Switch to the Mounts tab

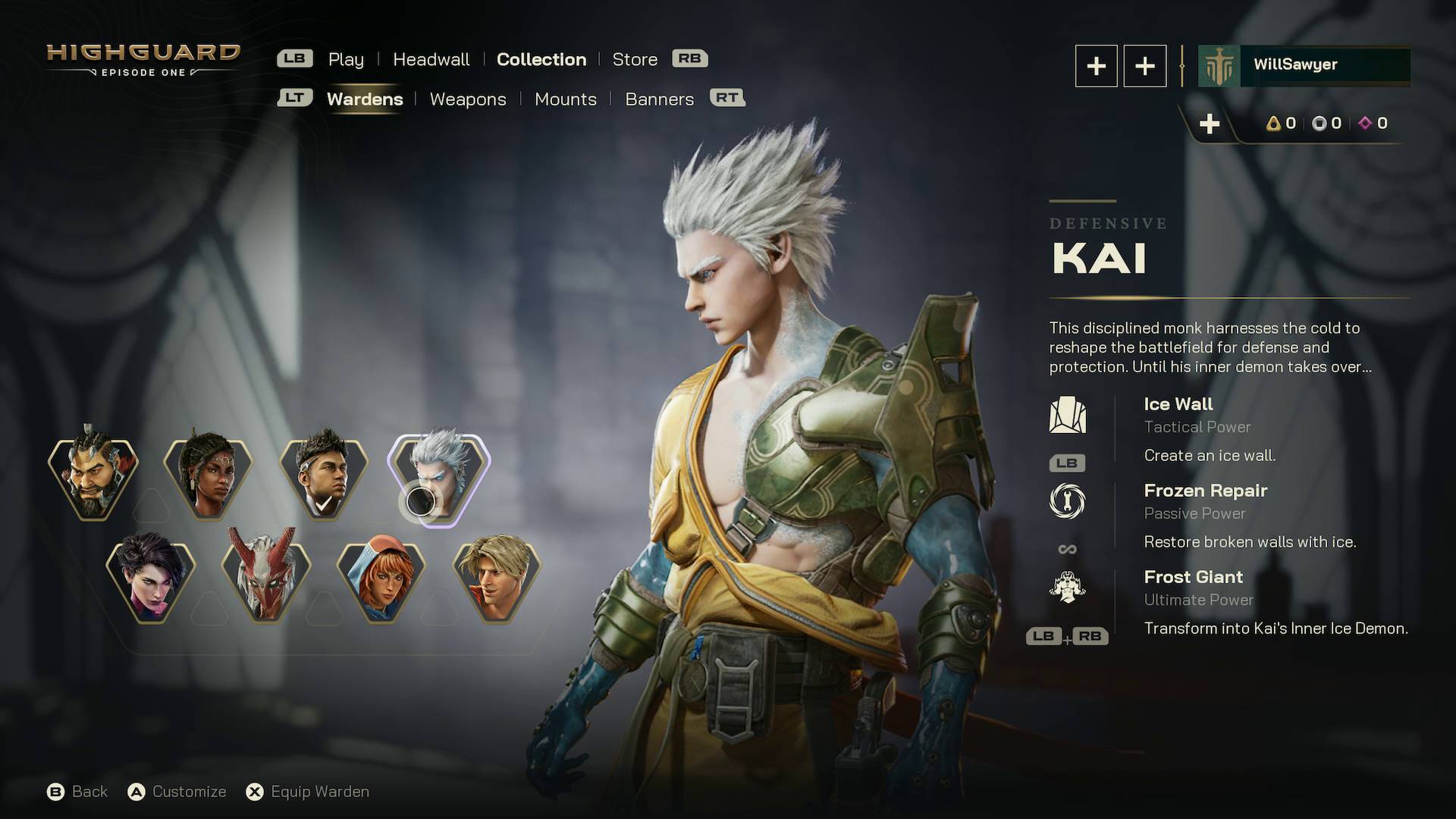coord(566,99)
